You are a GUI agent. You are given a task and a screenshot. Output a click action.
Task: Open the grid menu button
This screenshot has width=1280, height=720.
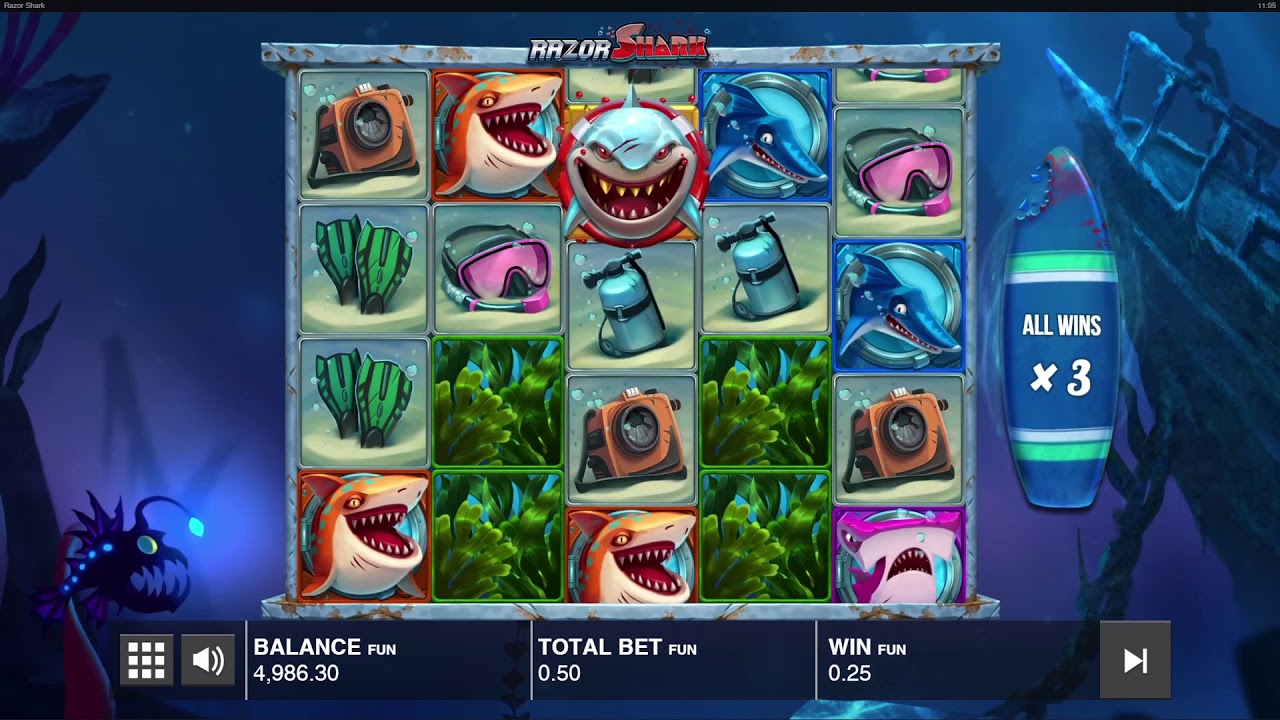(146, 660)
